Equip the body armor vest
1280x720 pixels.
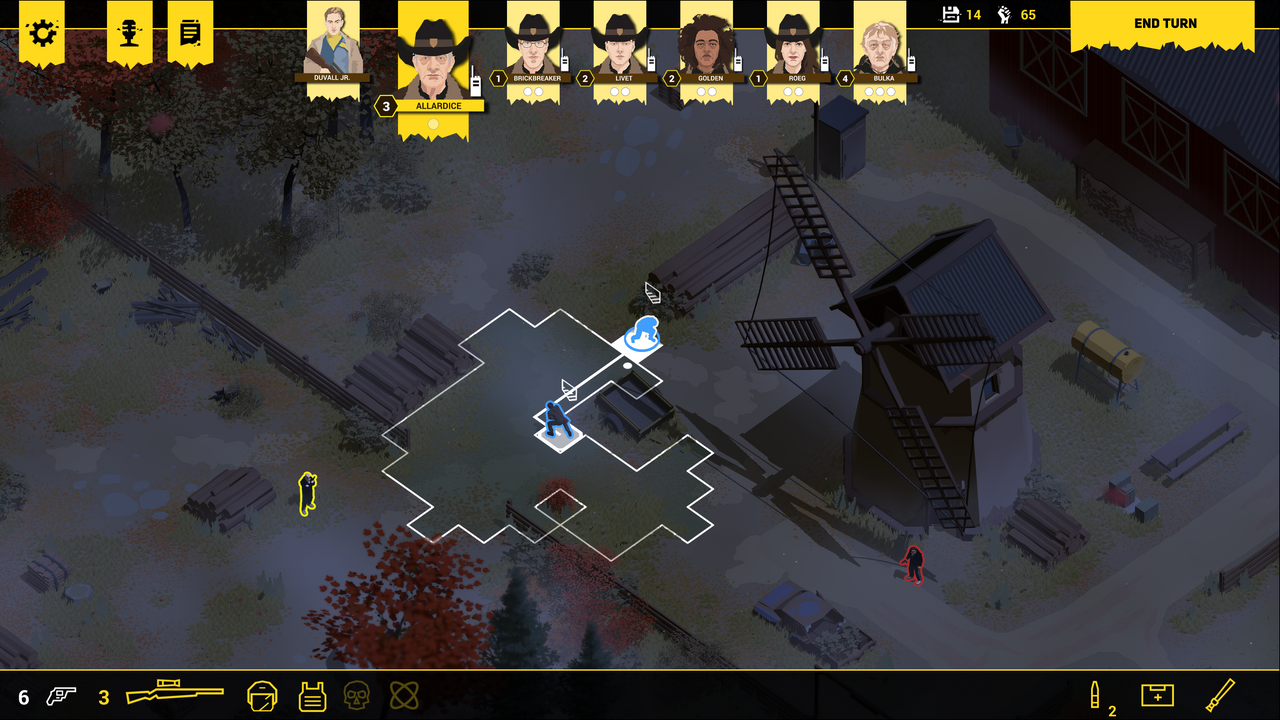click(313, 694)
